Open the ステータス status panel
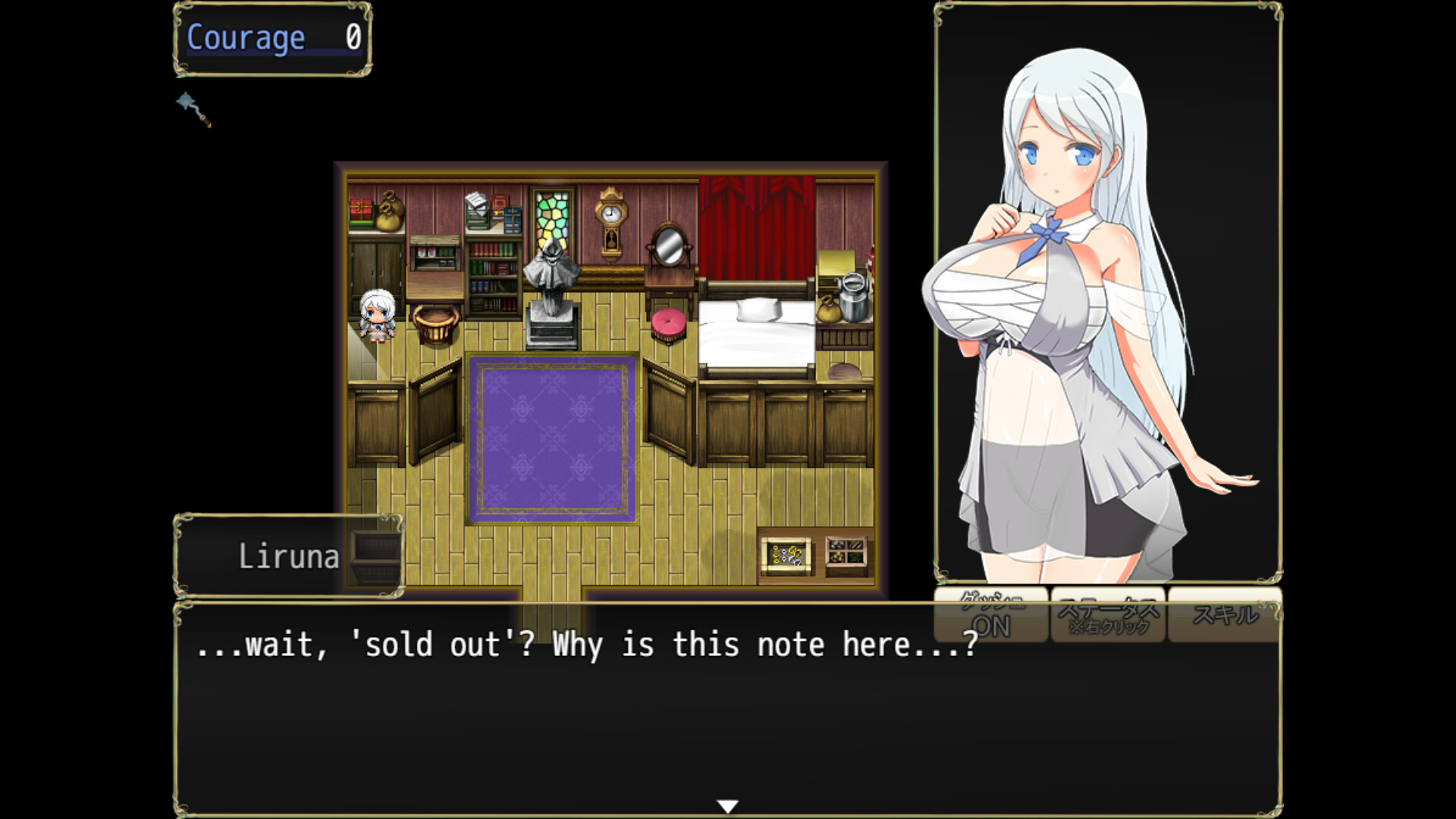This screenshot has width=1456, height=819. click(x=1106, y=616)
